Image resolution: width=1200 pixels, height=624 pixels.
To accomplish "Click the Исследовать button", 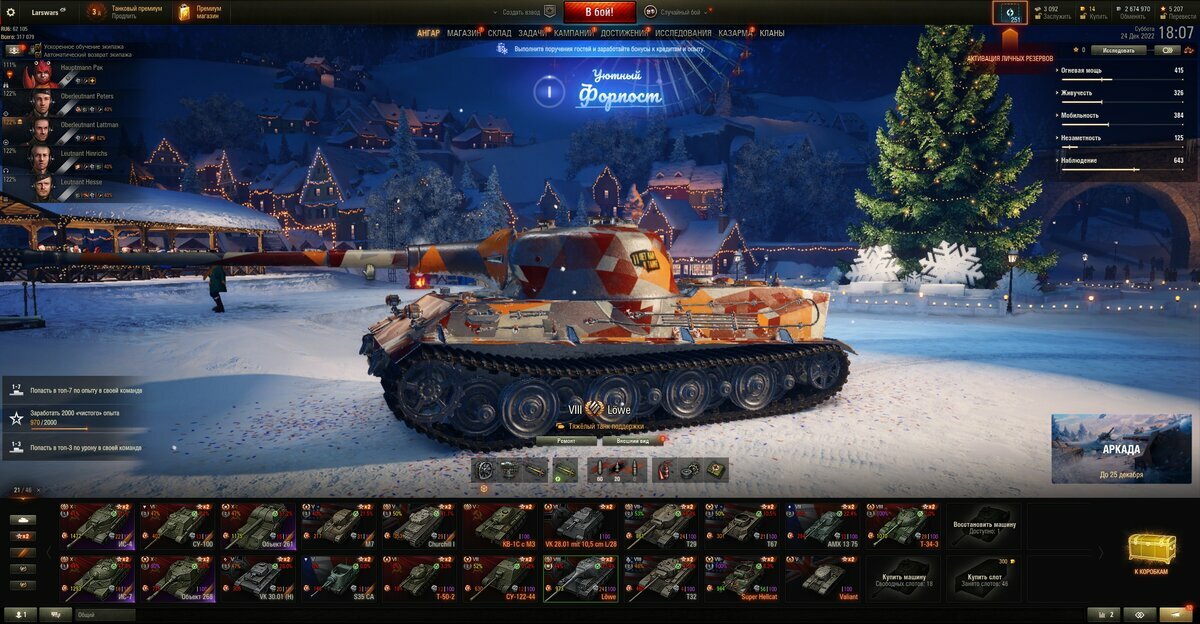I will pos(1118,49).
